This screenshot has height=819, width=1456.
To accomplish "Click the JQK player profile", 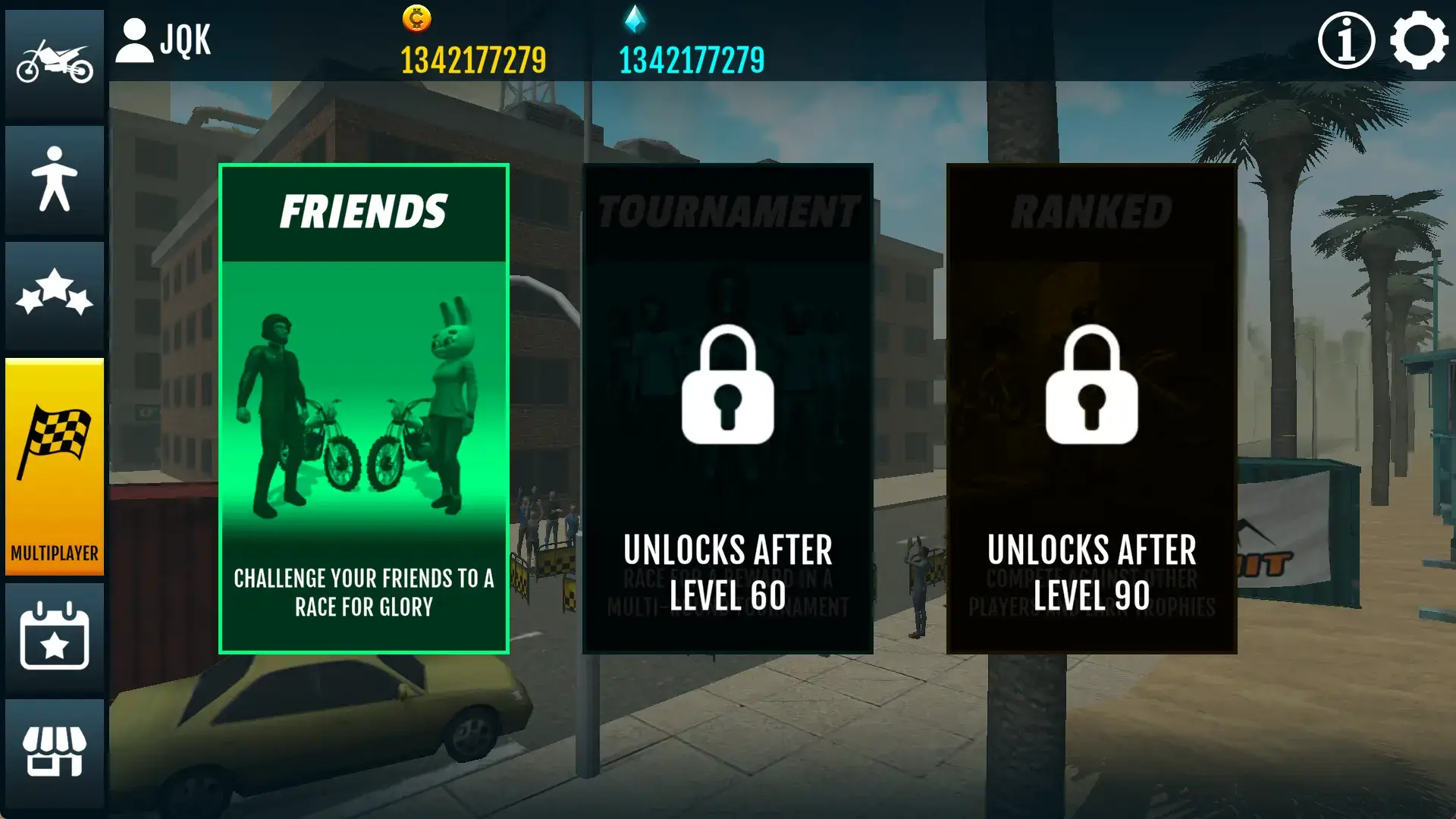I will pyautogui.click(x=164, y=41).
